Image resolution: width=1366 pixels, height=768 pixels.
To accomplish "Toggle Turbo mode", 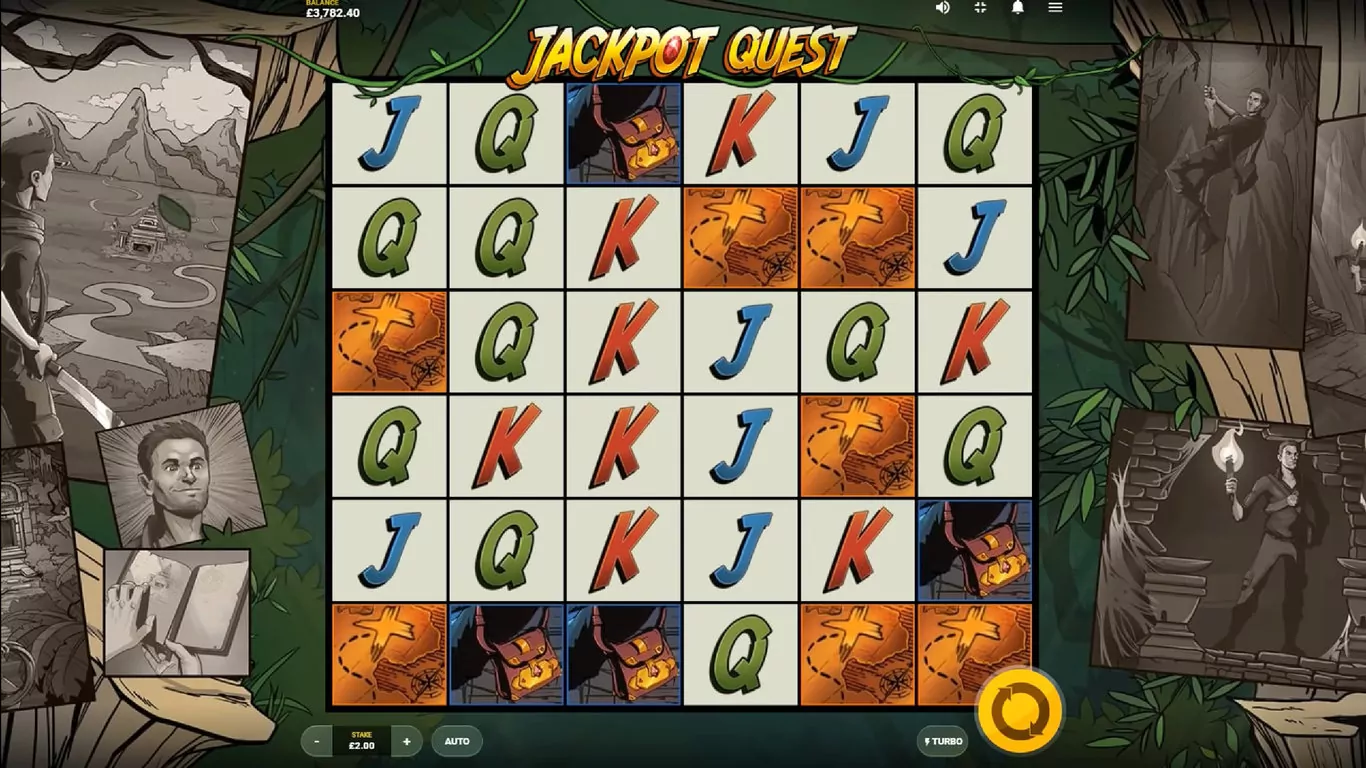I will [x=942, y=741].
